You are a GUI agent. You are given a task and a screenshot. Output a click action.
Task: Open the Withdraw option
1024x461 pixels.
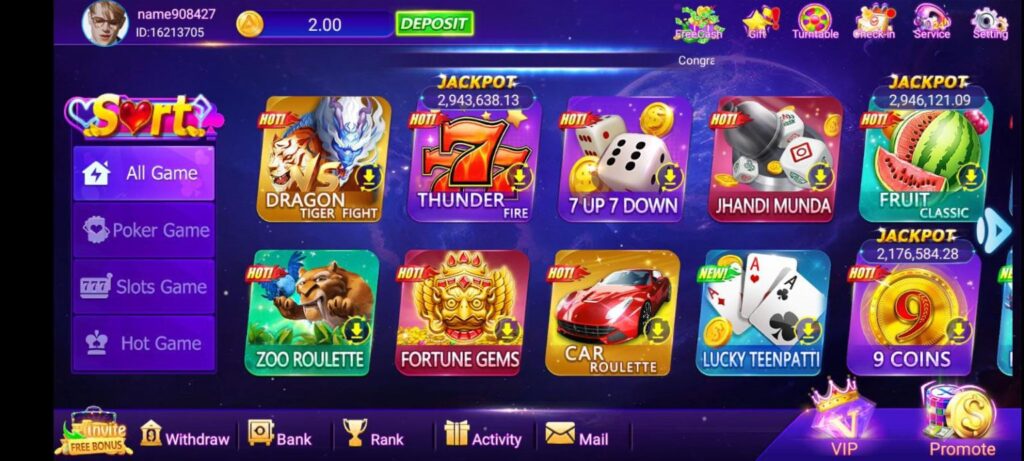tap(186, 437)
